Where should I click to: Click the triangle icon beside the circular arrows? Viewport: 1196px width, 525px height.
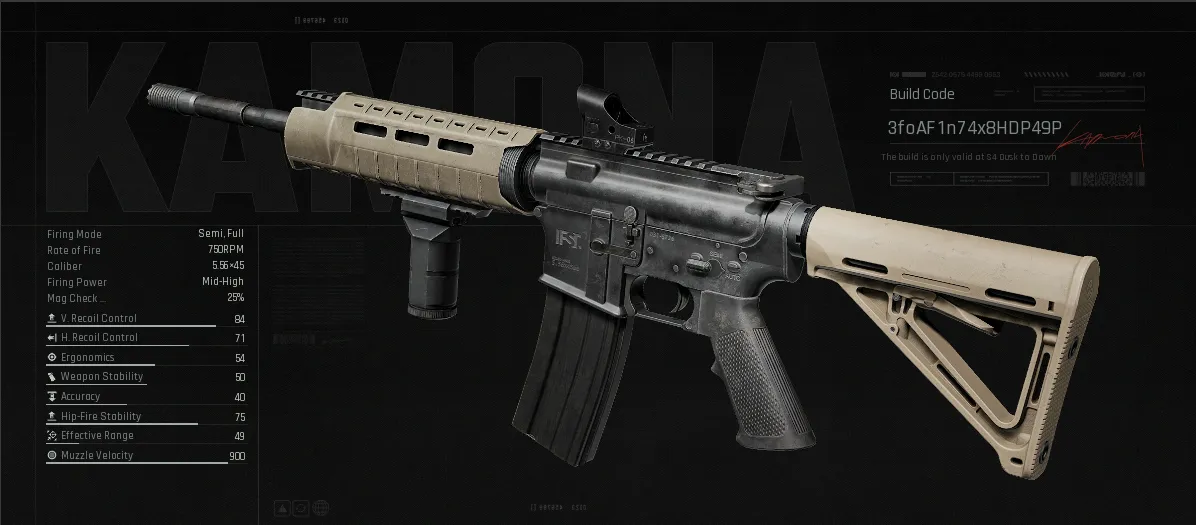click(x=283, y=509)
